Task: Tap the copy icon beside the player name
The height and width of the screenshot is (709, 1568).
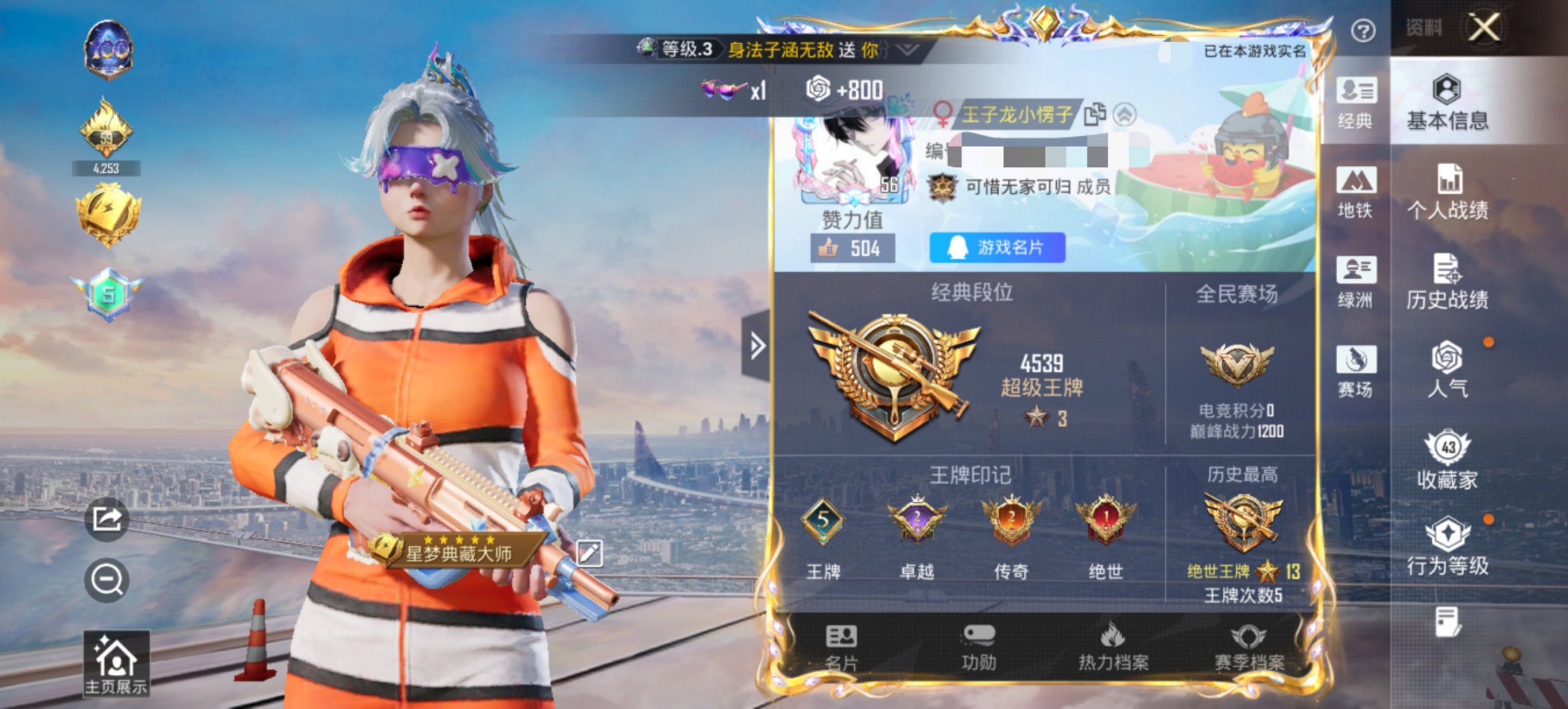Action: point(1096,113)
